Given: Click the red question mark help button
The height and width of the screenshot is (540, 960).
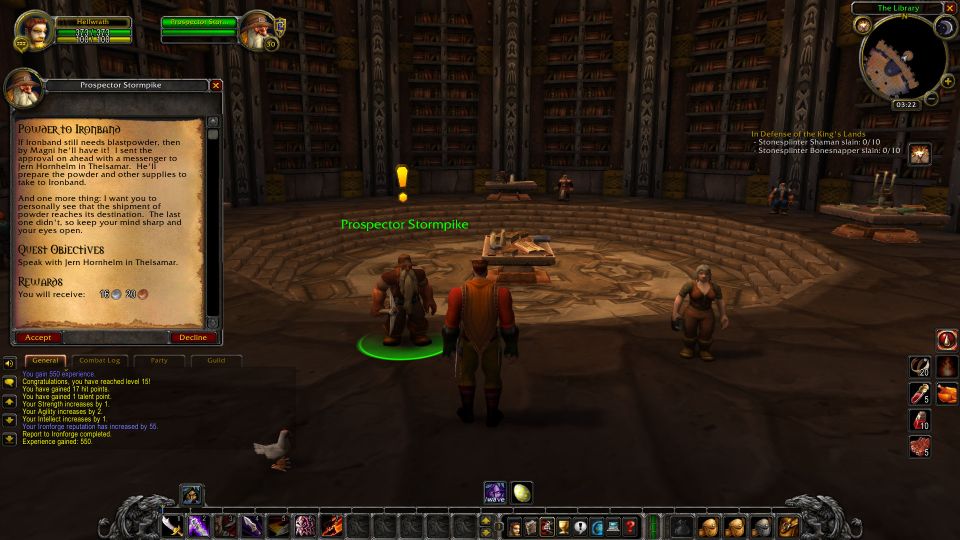Looking at the screenshot, I should point(630,526).
